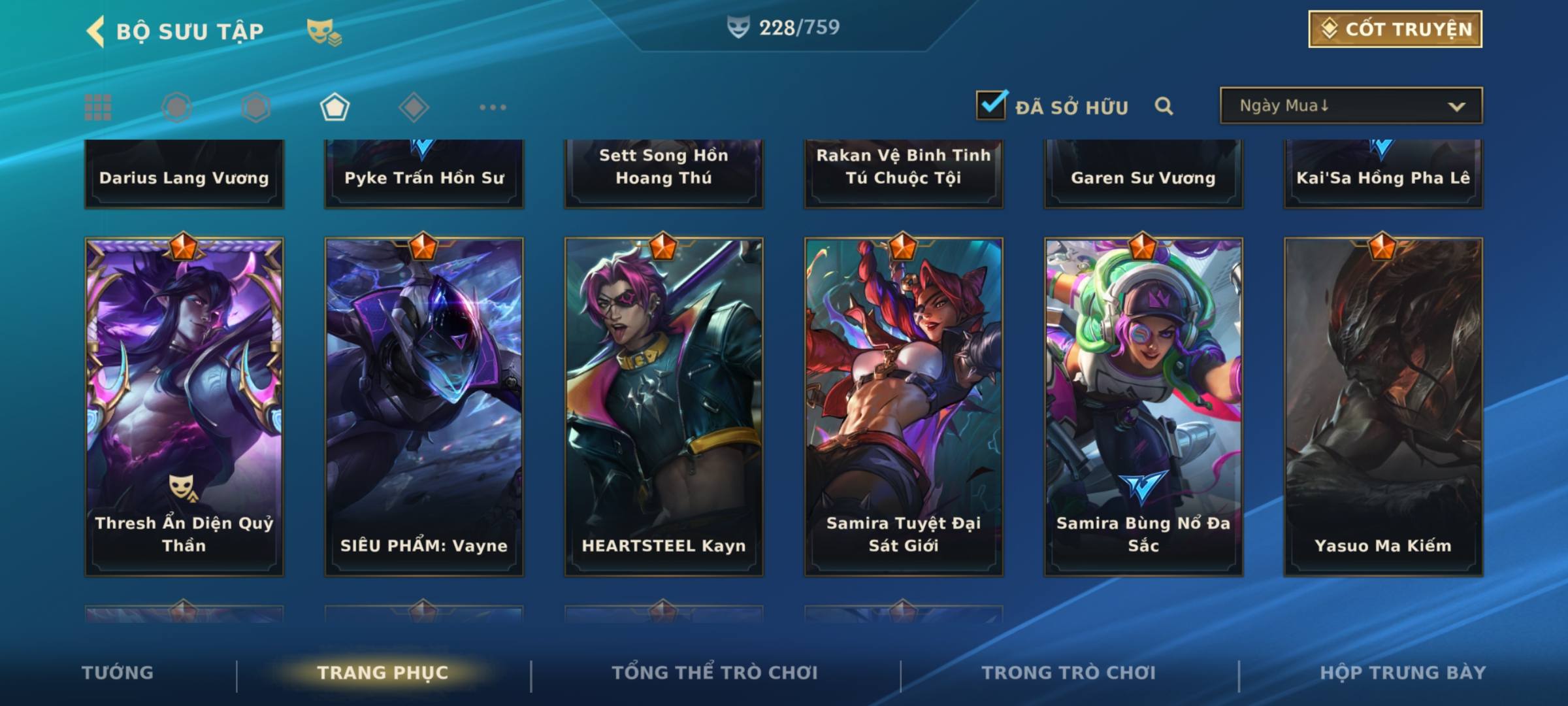The height and width of the screenshot is (706, 1568).
Task: Select Thresh Ẩn Diện Quỷ Thần skin
Action: [x=184, y=407]
